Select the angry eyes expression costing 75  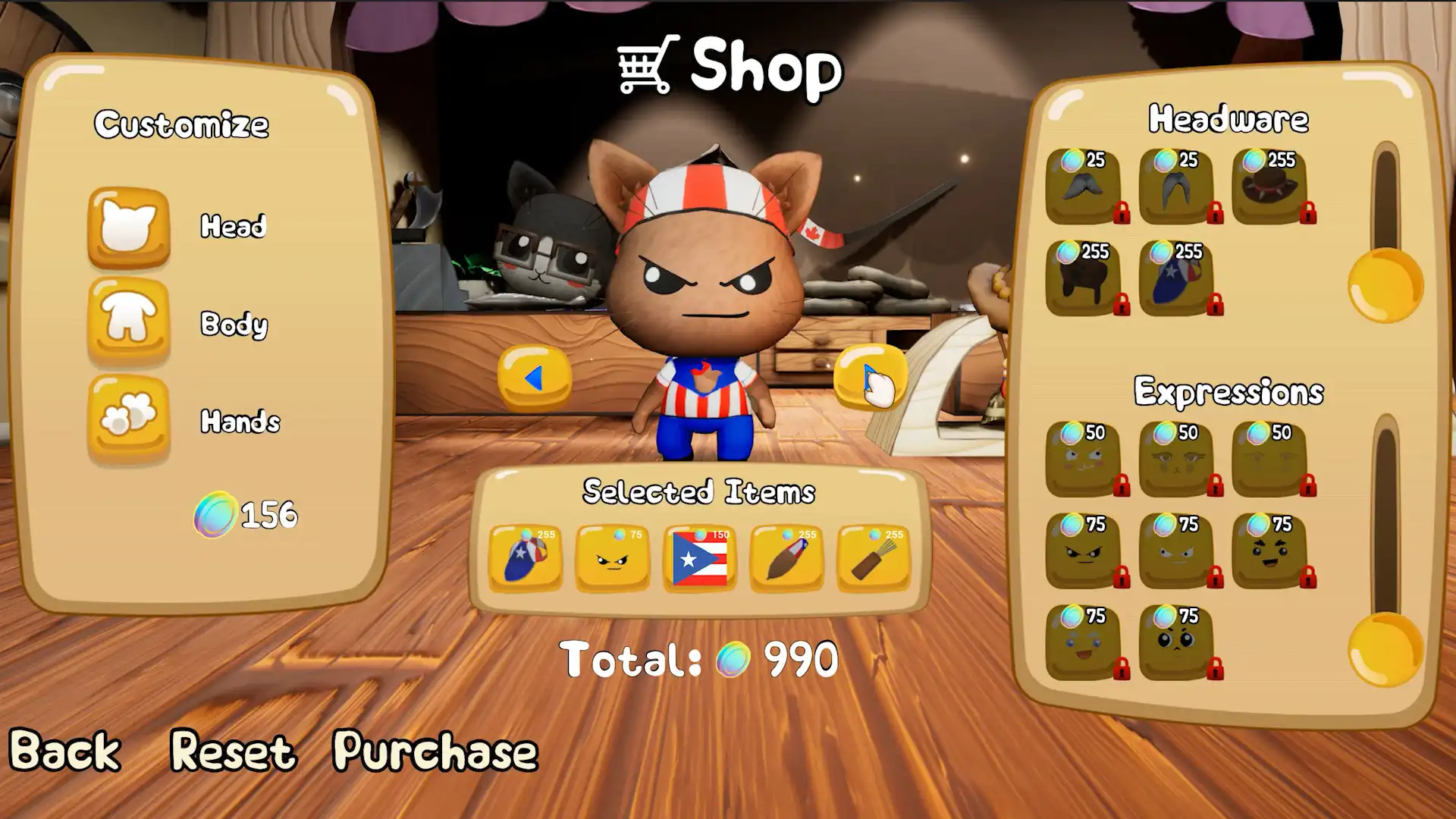click(1084, 550)
